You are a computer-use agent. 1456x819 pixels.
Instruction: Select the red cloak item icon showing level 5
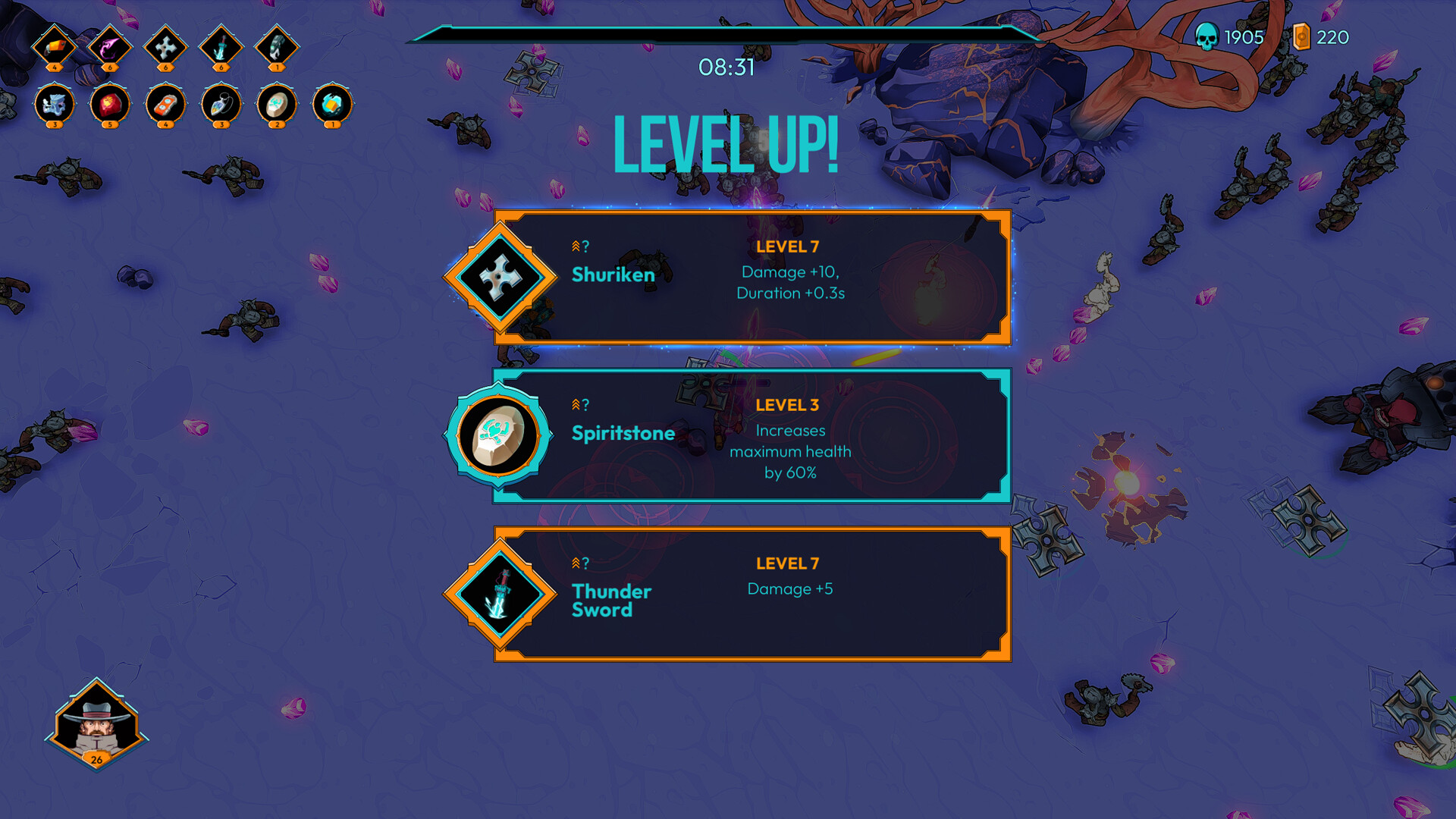[110, 106]
